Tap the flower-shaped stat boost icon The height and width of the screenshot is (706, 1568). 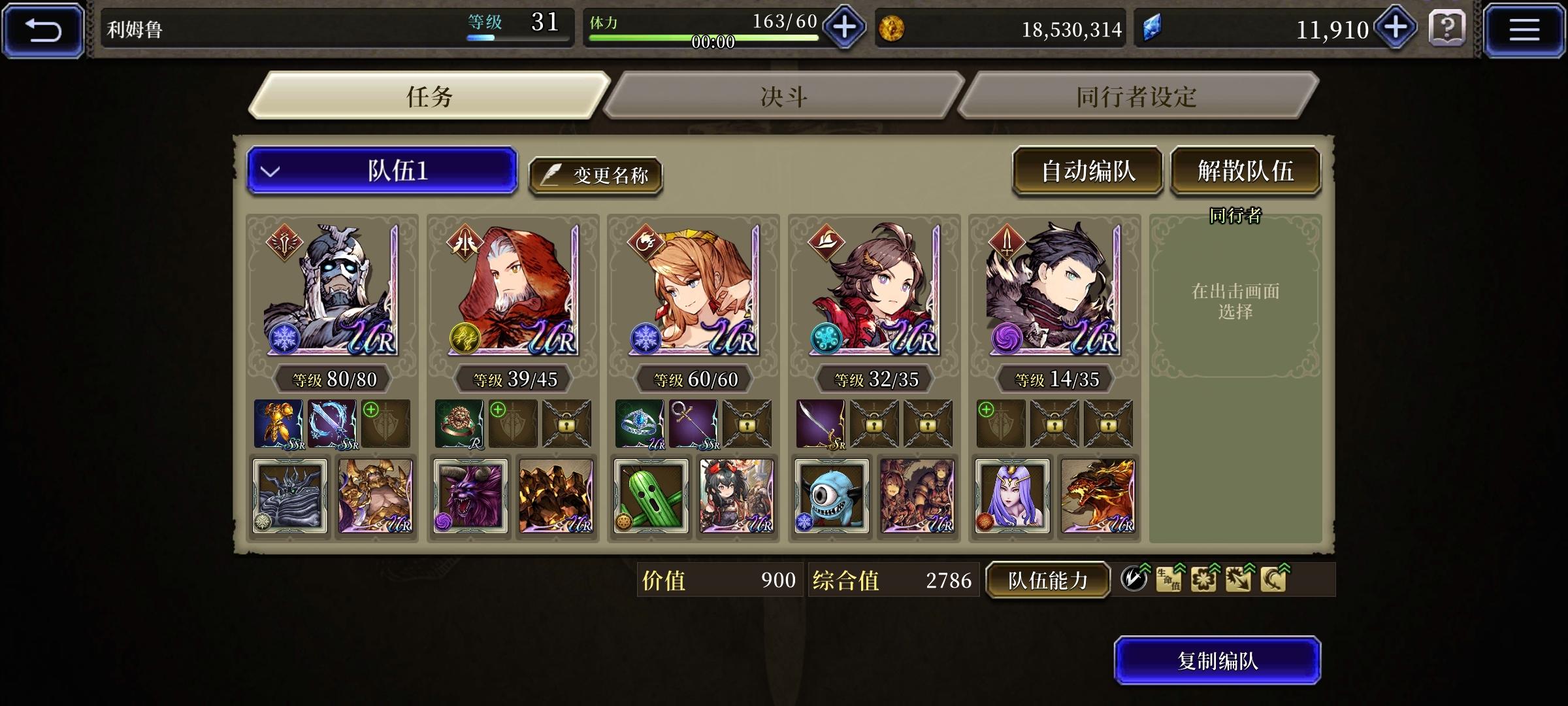coord(1204,580)
